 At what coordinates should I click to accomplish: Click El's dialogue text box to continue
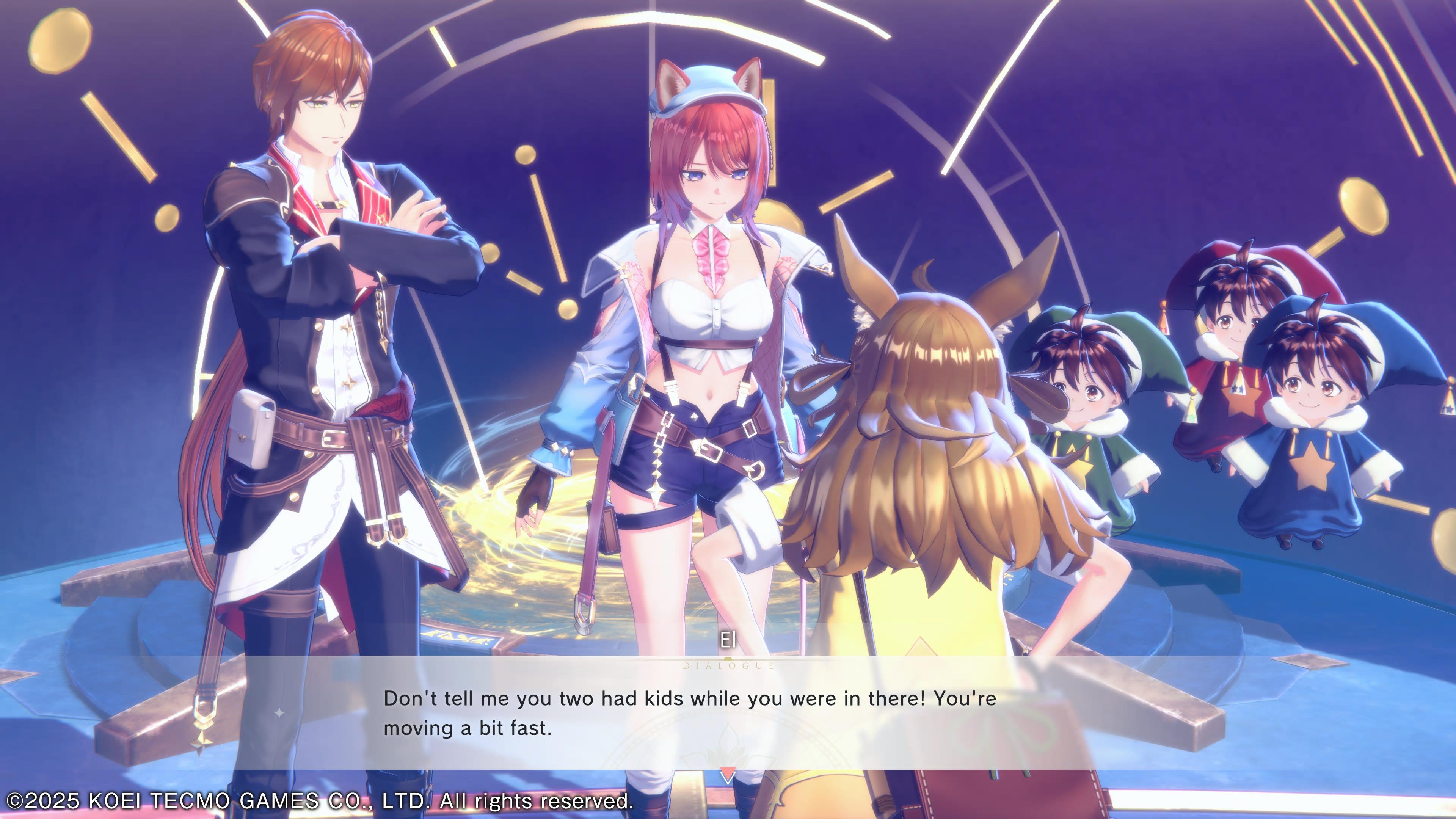pos(689,713)
